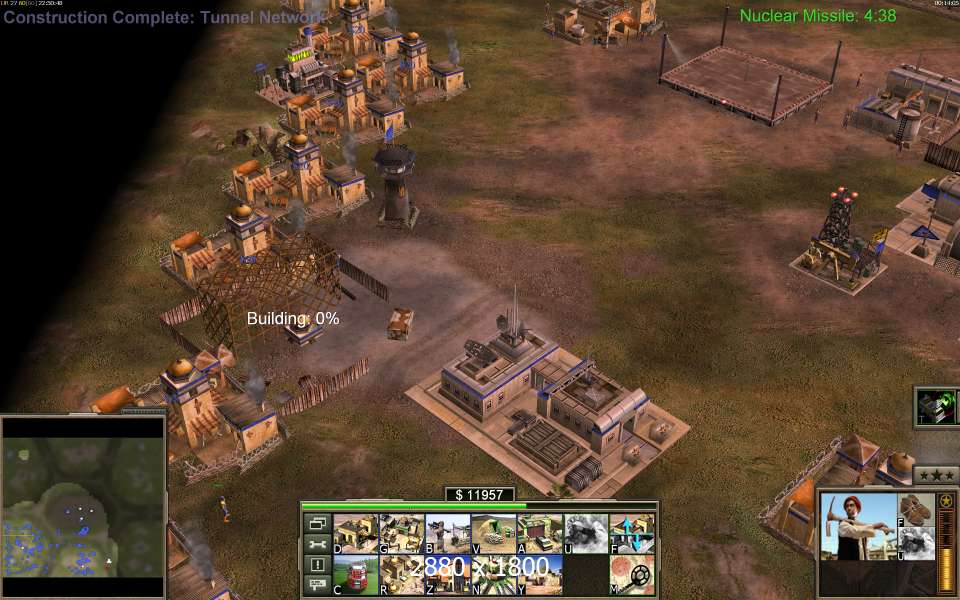Select the build icon with hotkey Y

(x=539, y=574)
